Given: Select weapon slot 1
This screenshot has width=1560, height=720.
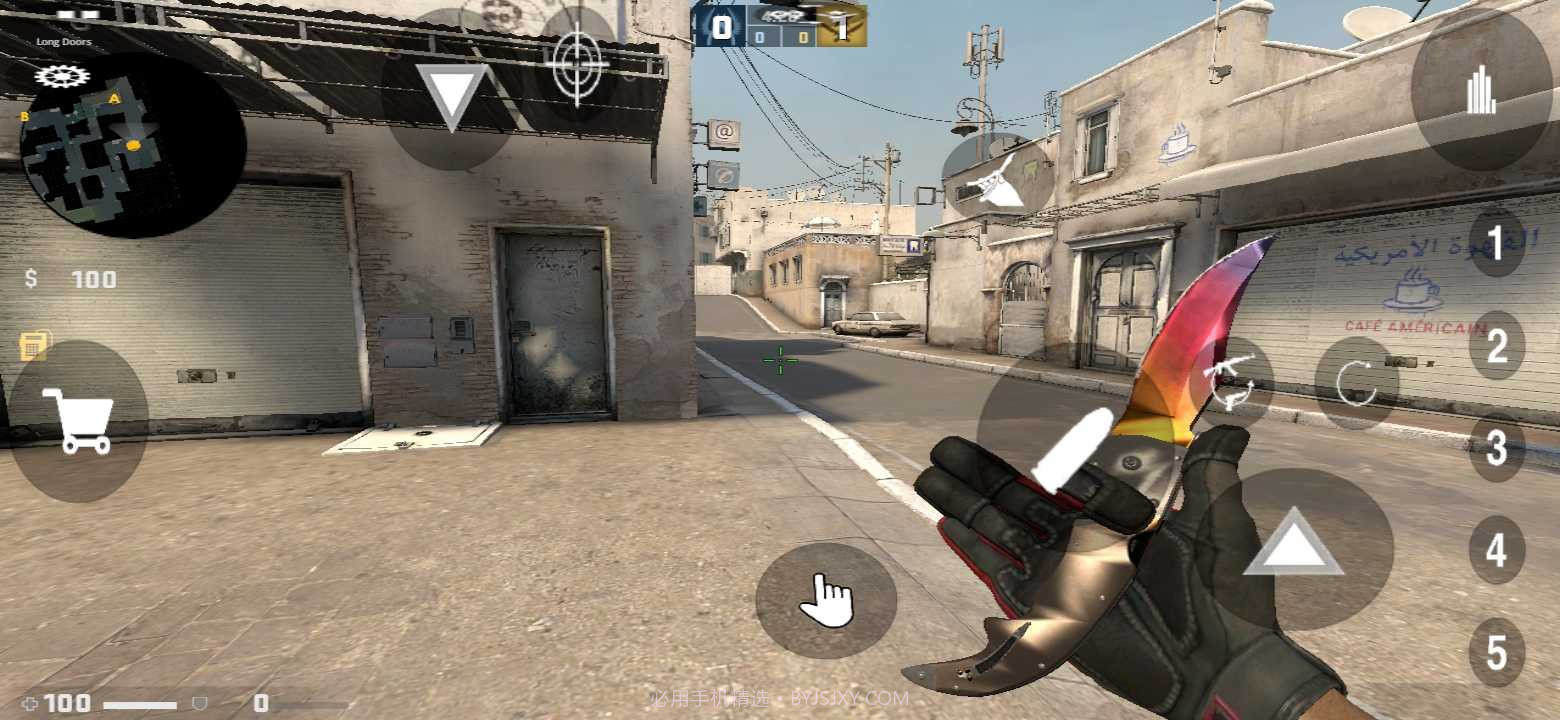Looking at the screenshot, I should pyautogui.click(x=1496, y=241).
